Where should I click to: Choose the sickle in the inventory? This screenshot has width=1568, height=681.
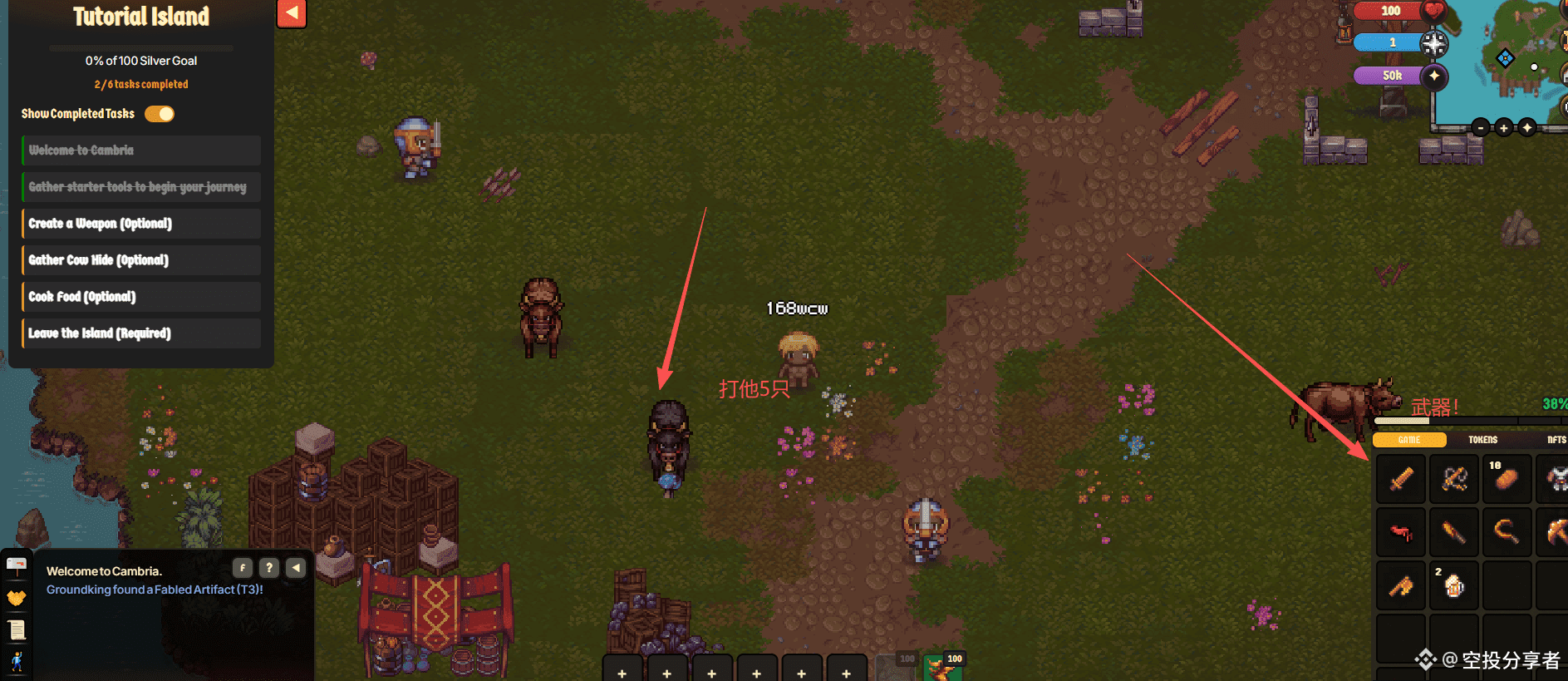click(x=1506, y=532)
